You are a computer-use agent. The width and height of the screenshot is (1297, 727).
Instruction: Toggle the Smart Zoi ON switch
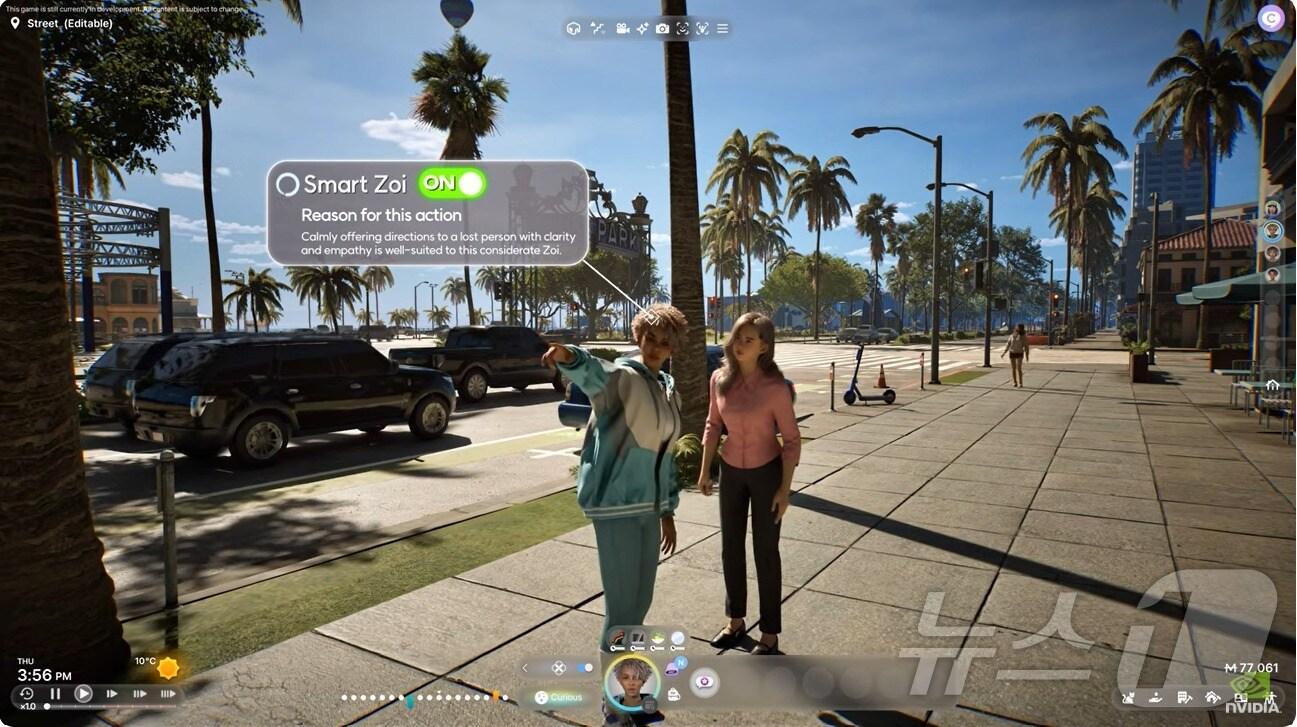[x=452, y=183]
